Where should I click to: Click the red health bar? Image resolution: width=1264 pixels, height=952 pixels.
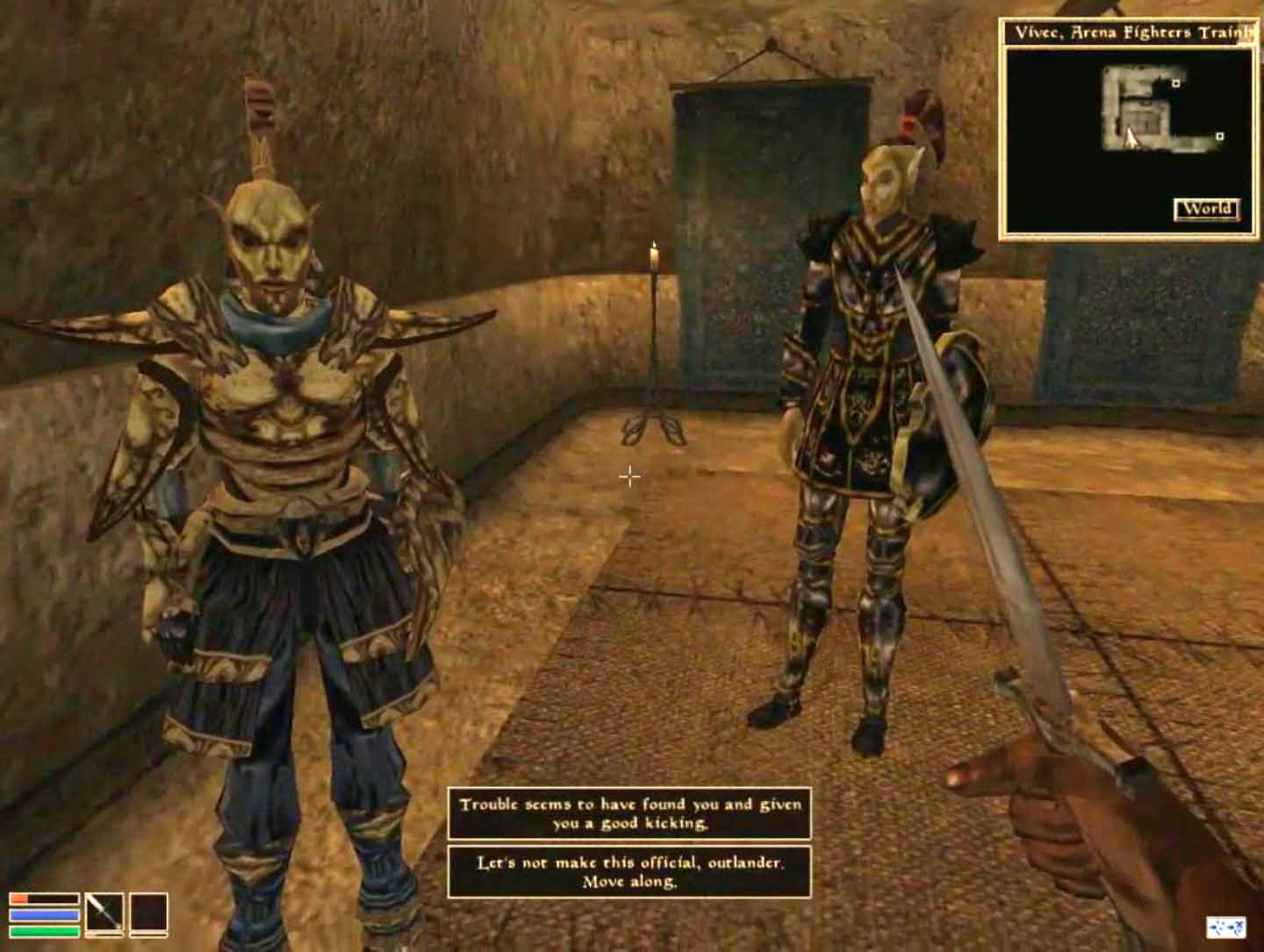[x=44, y=898]
